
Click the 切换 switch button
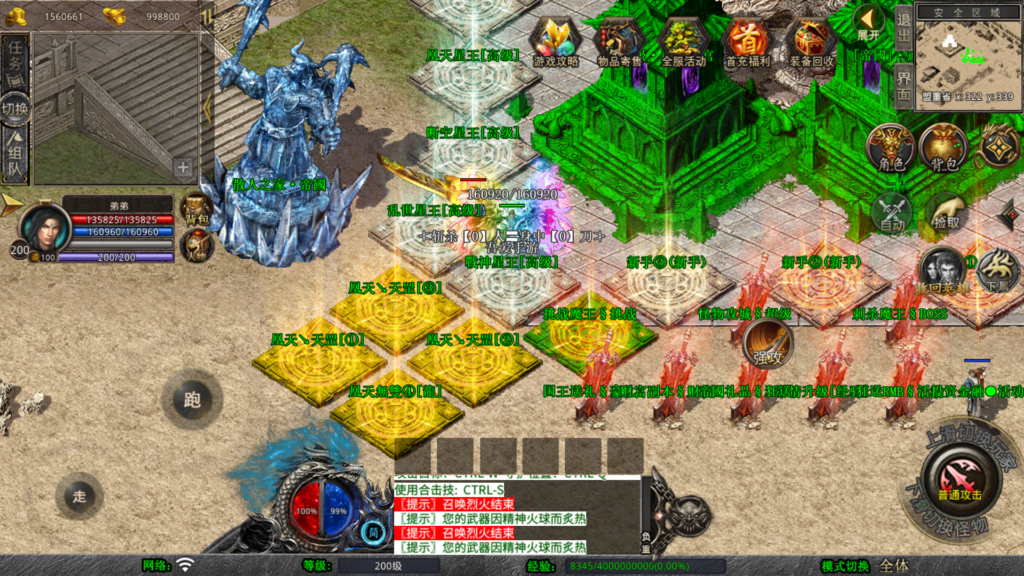16,108
